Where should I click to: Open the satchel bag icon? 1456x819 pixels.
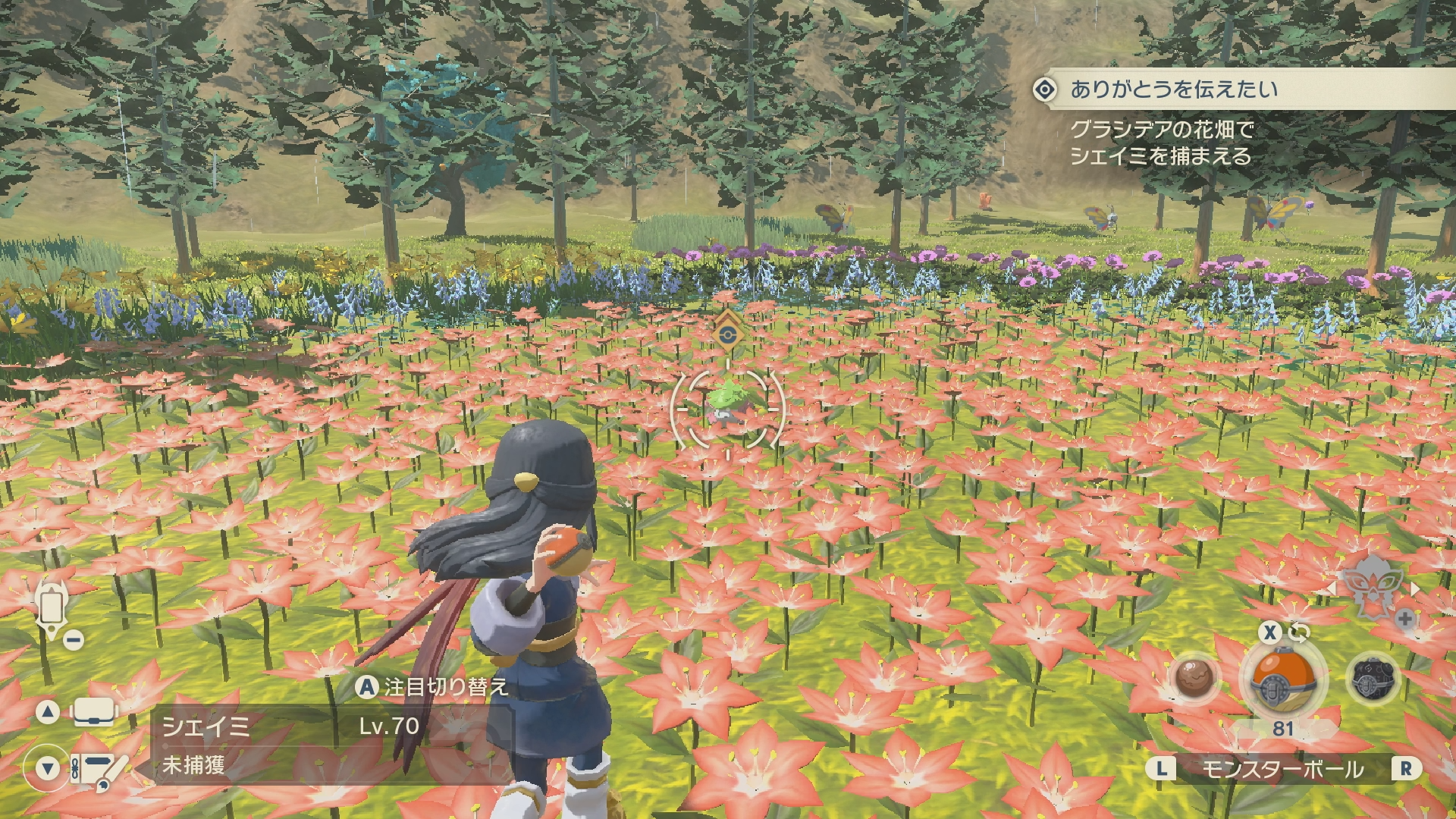pyautogui.click(x=94, y=712)
